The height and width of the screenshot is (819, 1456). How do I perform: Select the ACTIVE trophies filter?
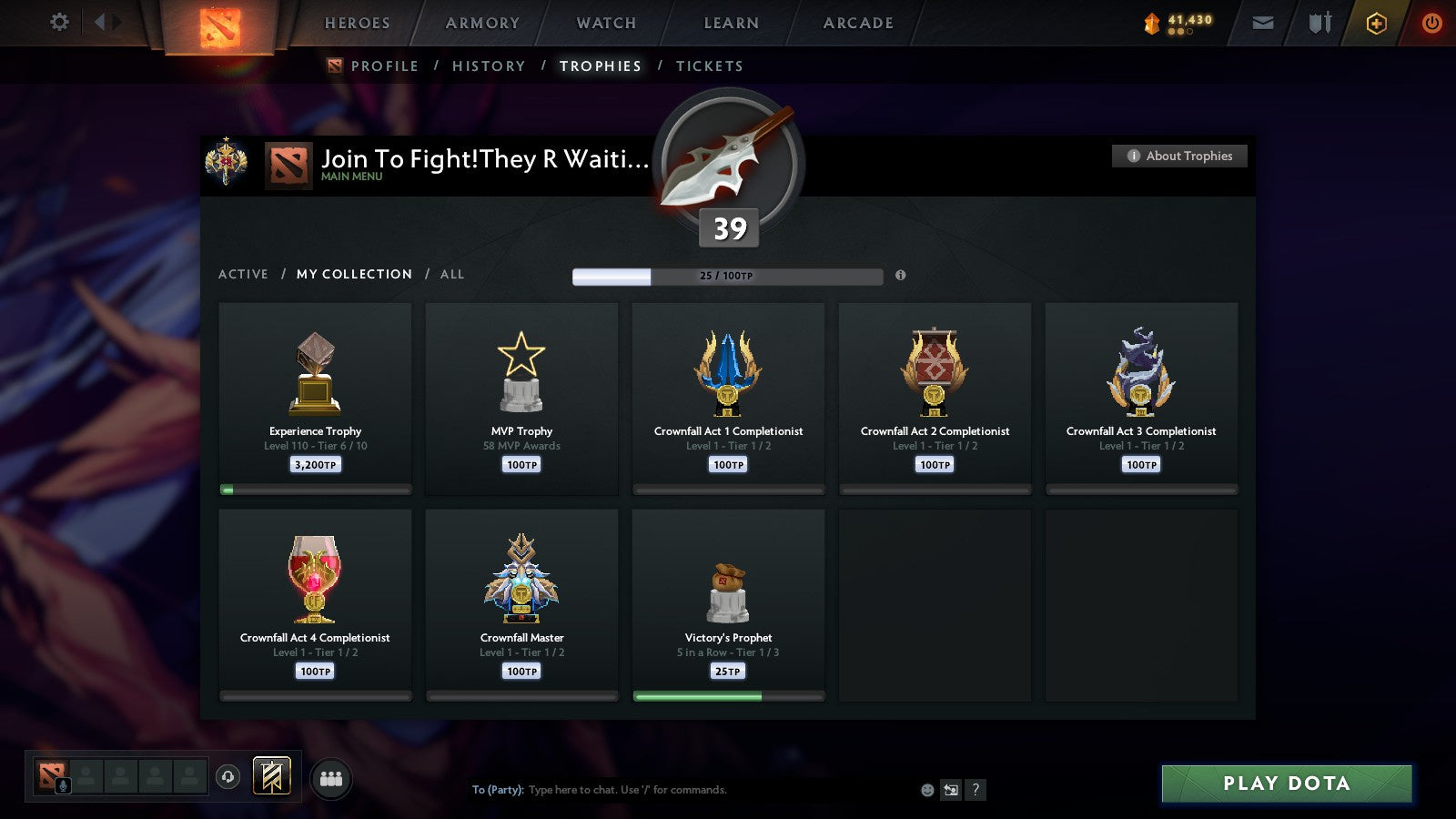[244, 274]
